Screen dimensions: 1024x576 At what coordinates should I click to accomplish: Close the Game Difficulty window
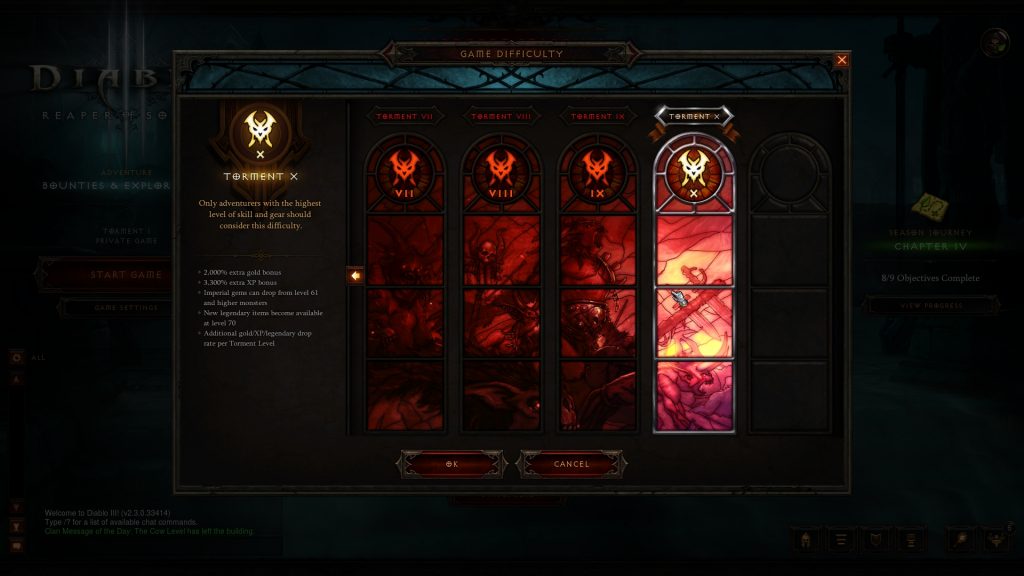[x=841, y=60]
